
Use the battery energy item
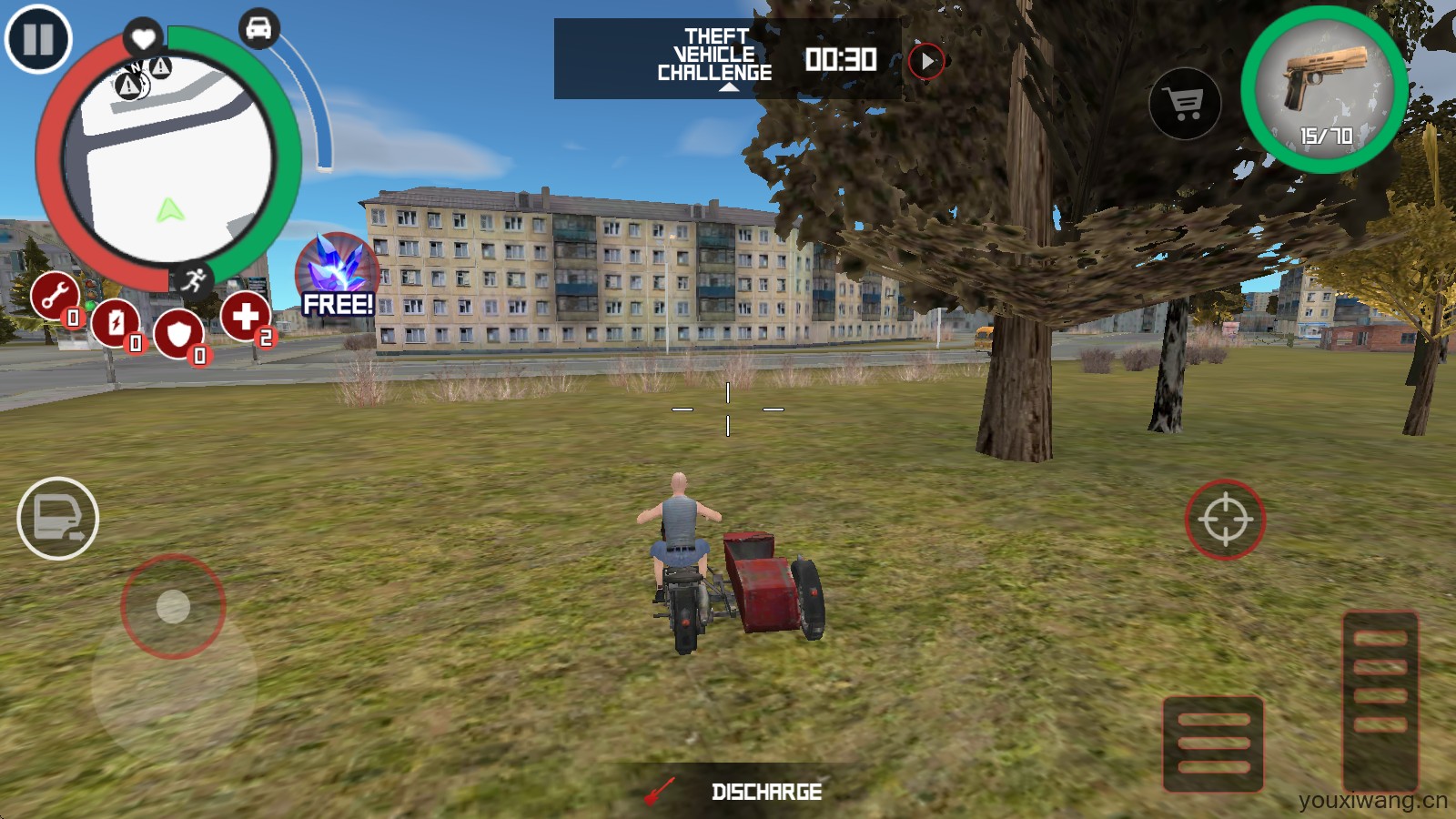tap(116, 322)
